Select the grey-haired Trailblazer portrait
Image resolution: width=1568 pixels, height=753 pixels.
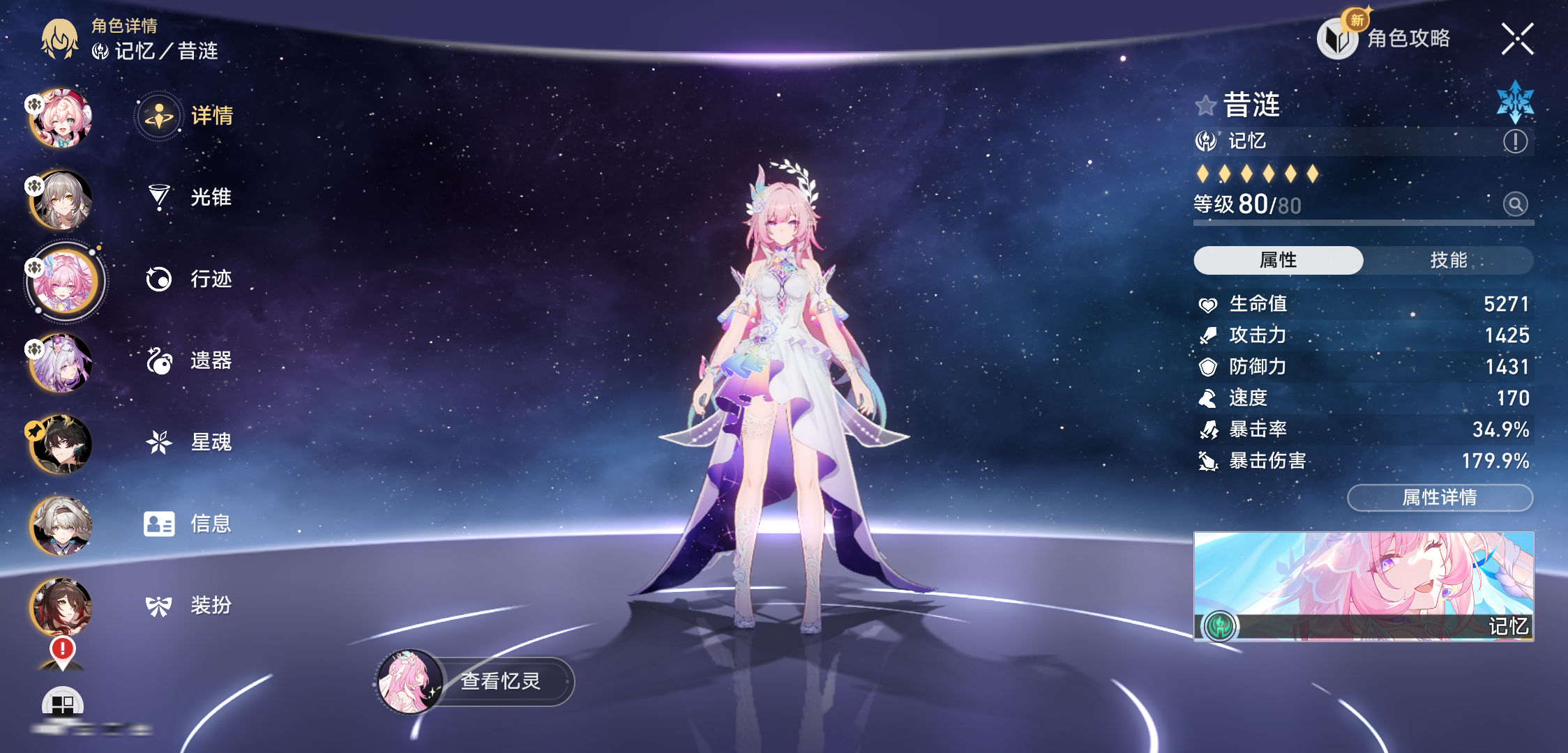61,200
